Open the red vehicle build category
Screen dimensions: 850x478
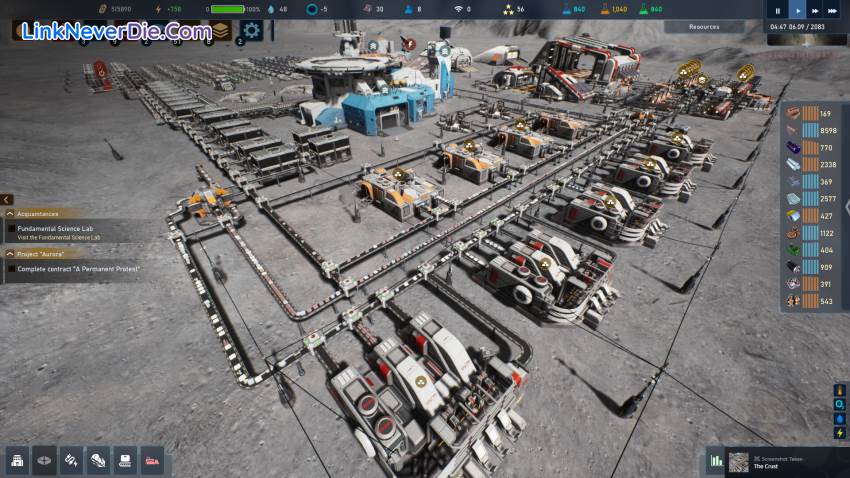click(x=153, y=460)
